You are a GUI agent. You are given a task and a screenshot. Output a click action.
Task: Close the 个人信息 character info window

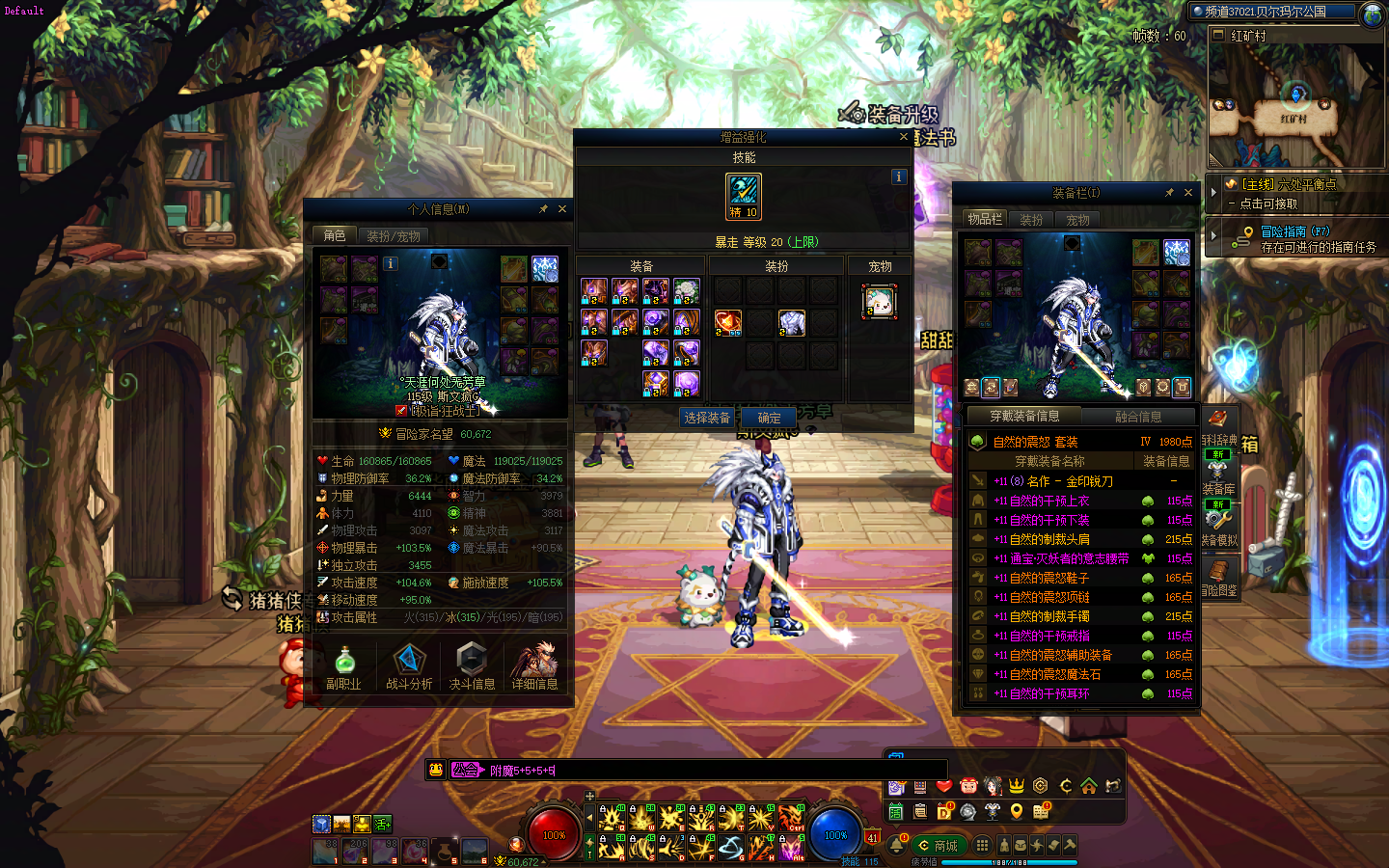point(562,208)
